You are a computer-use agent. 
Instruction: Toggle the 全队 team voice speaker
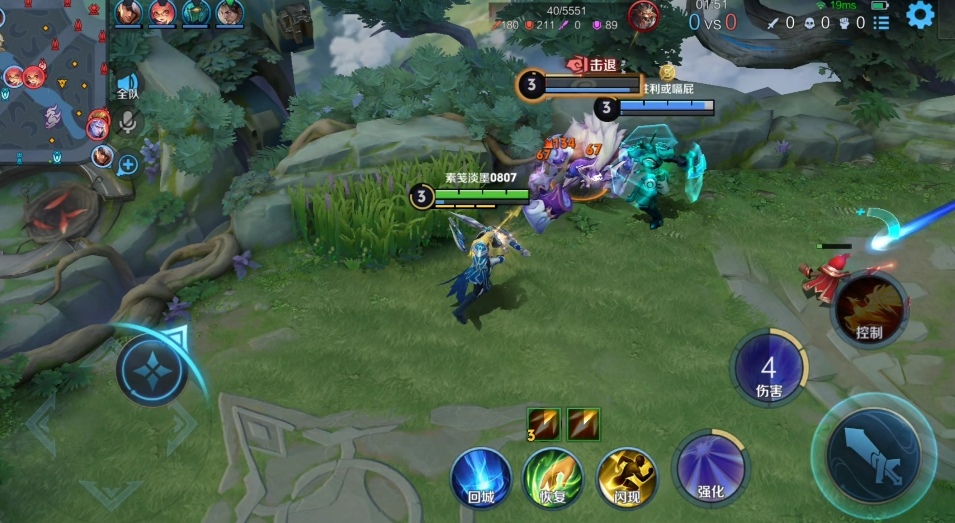pos(127,85)
